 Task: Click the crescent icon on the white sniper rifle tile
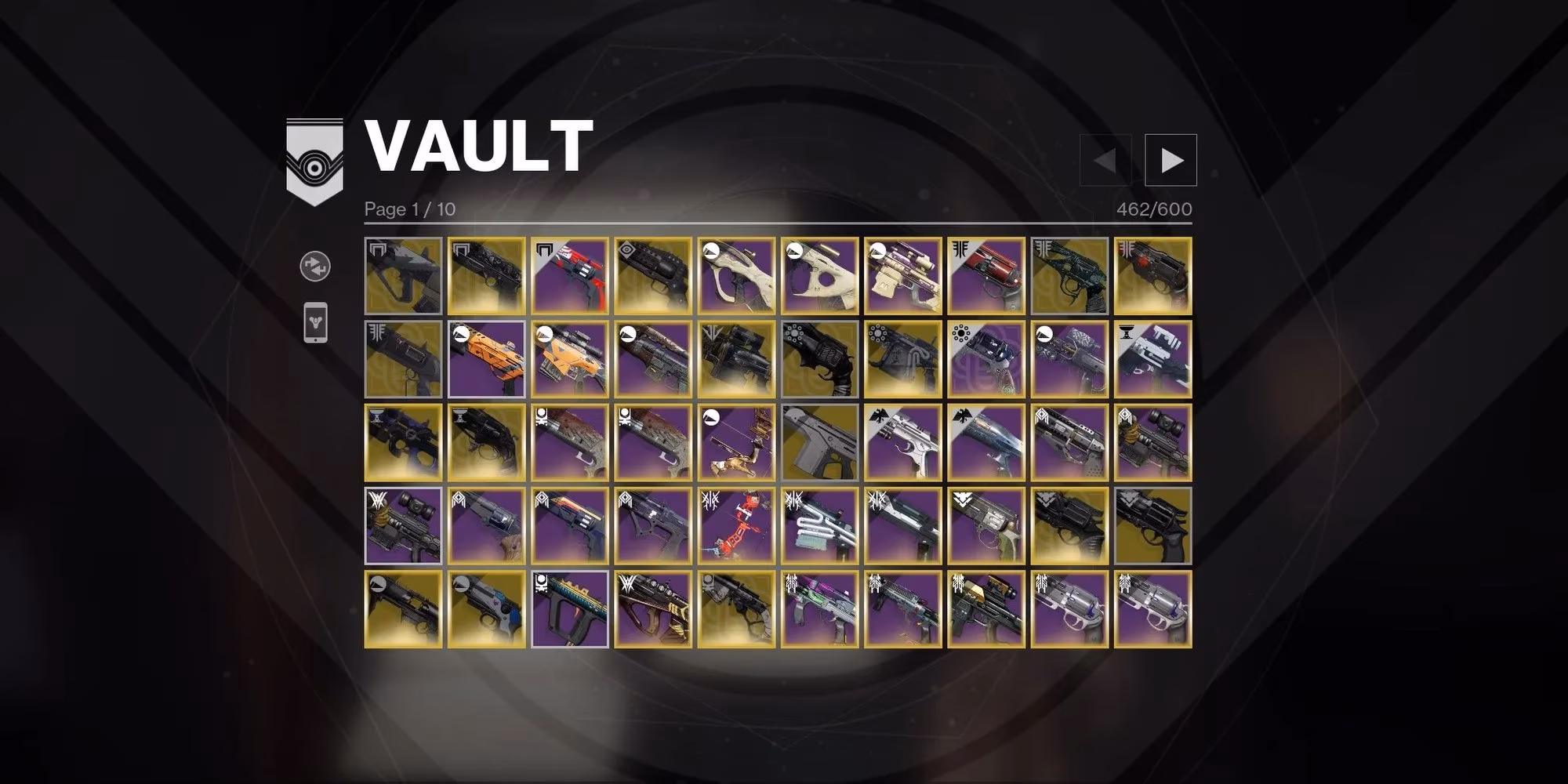[x=711, y=252]
